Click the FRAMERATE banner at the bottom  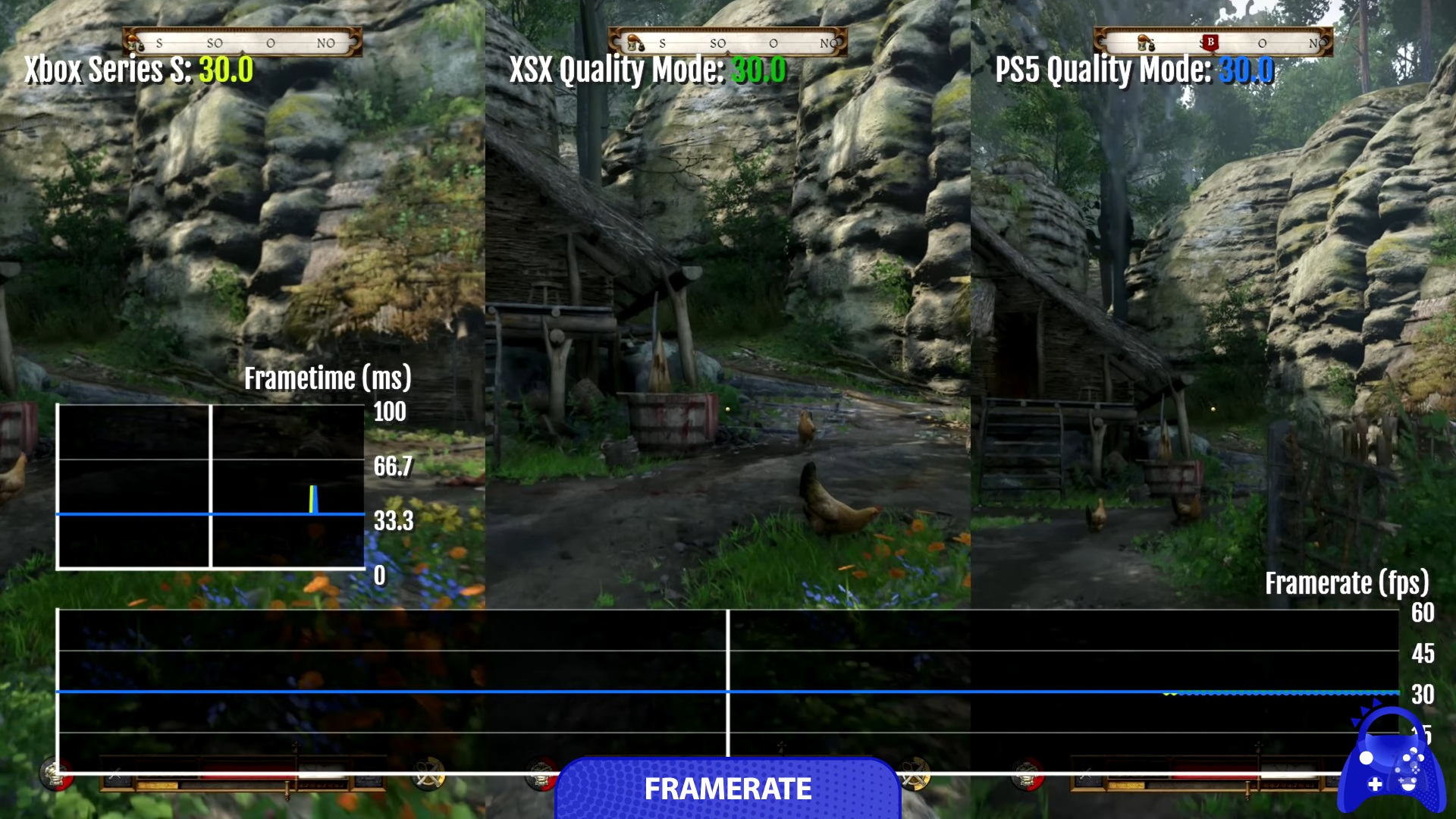coord(728,790)
